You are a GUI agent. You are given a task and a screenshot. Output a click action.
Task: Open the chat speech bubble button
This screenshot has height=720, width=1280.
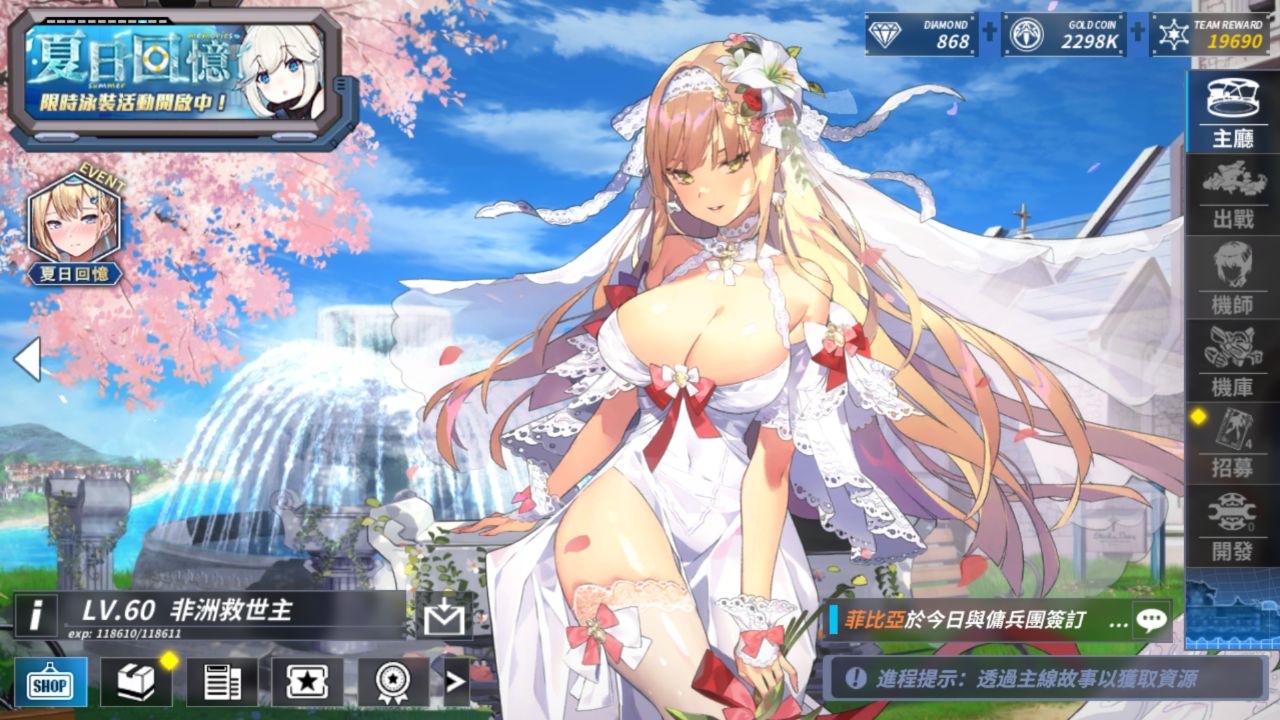coord(1151,620)
